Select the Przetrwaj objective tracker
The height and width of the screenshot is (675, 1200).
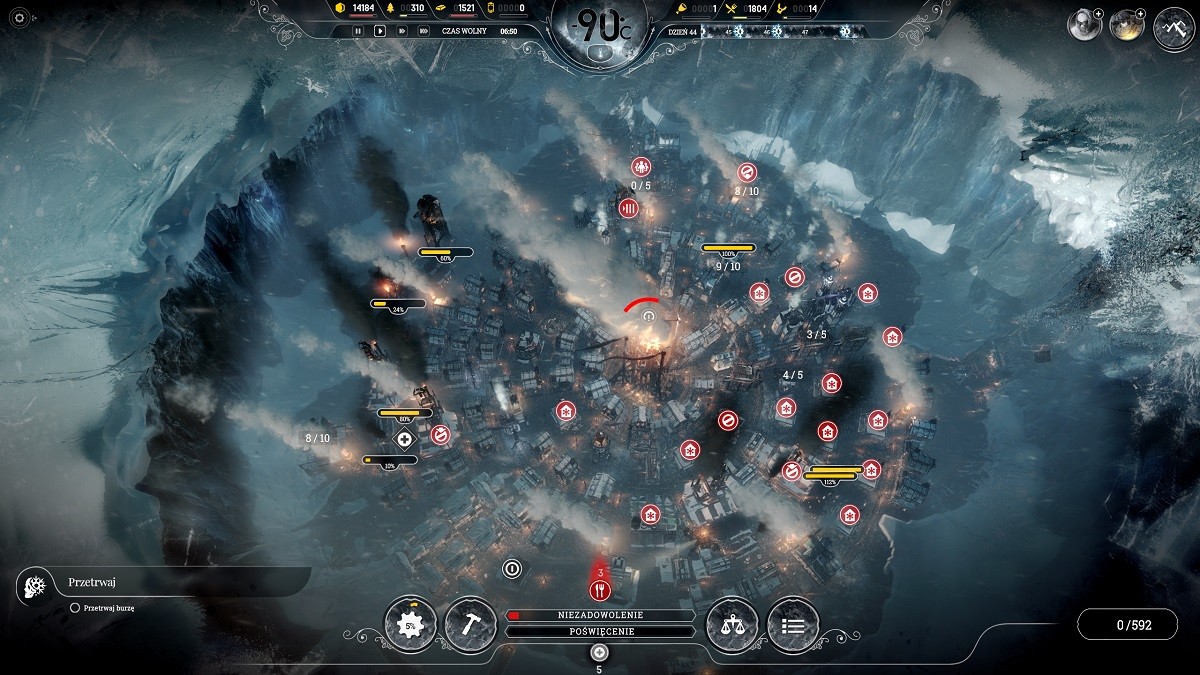pos(90,582)
